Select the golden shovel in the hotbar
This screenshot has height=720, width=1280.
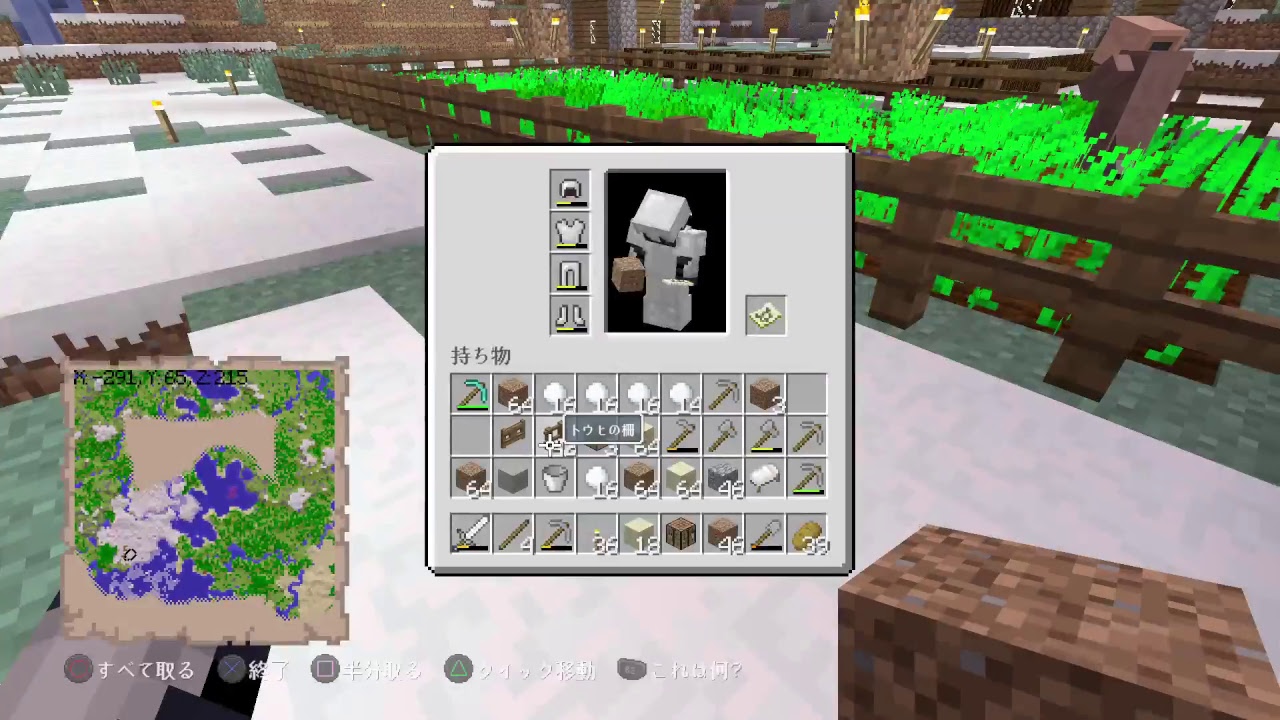[765, 535]
